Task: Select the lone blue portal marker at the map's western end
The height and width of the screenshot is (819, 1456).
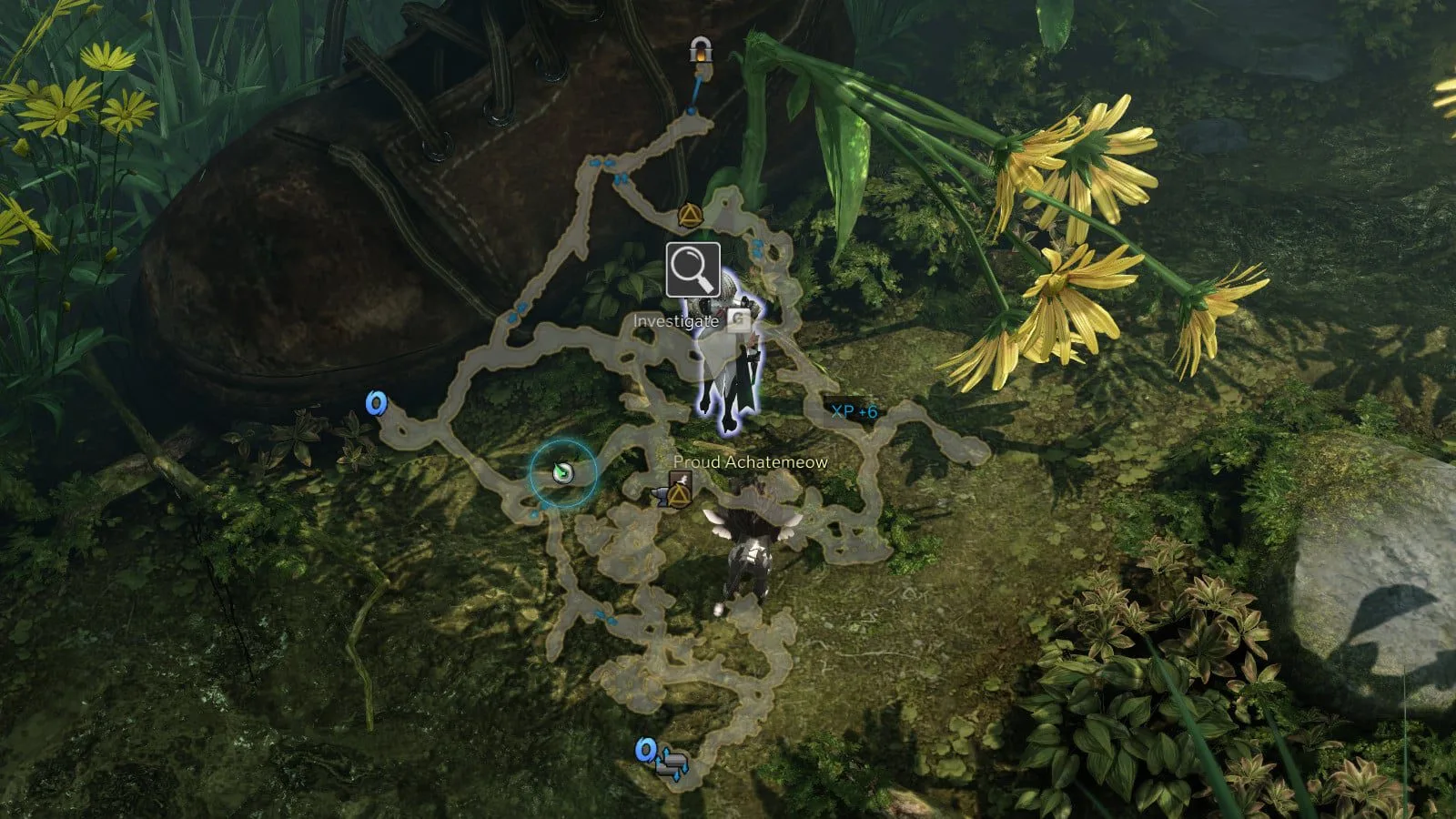Action: (375, 403)
